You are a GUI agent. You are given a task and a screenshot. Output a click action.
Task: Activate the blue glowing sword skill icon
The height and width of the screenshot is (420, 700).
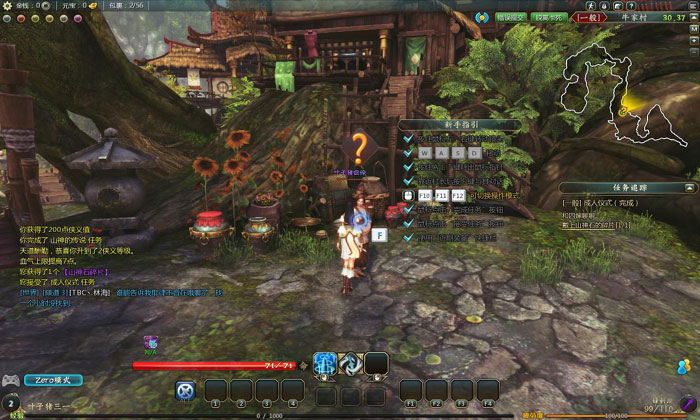tap(324, 363)
